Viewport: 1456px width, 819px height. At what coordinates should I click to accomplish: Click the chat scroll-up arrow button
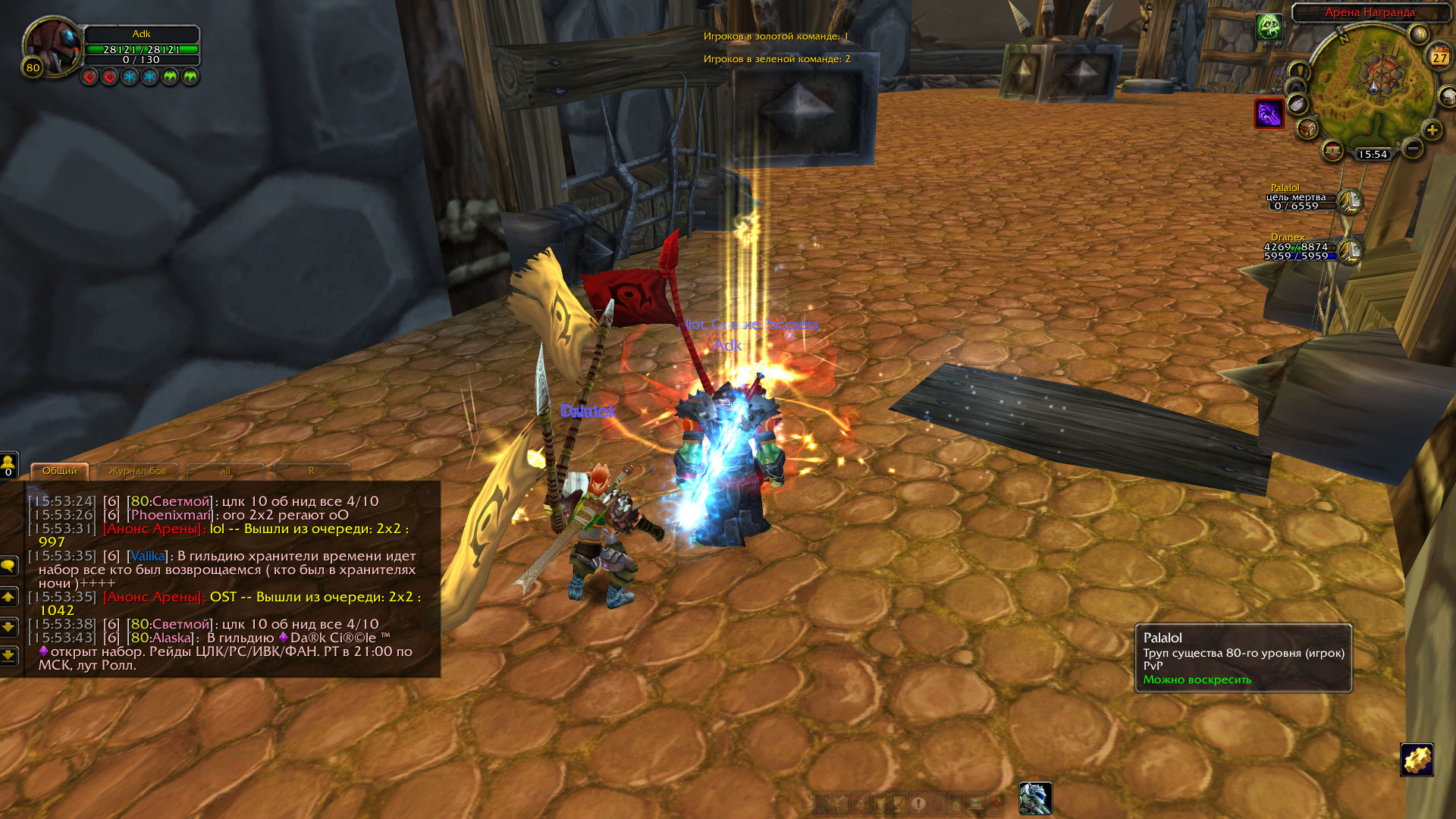click(8, 598)
